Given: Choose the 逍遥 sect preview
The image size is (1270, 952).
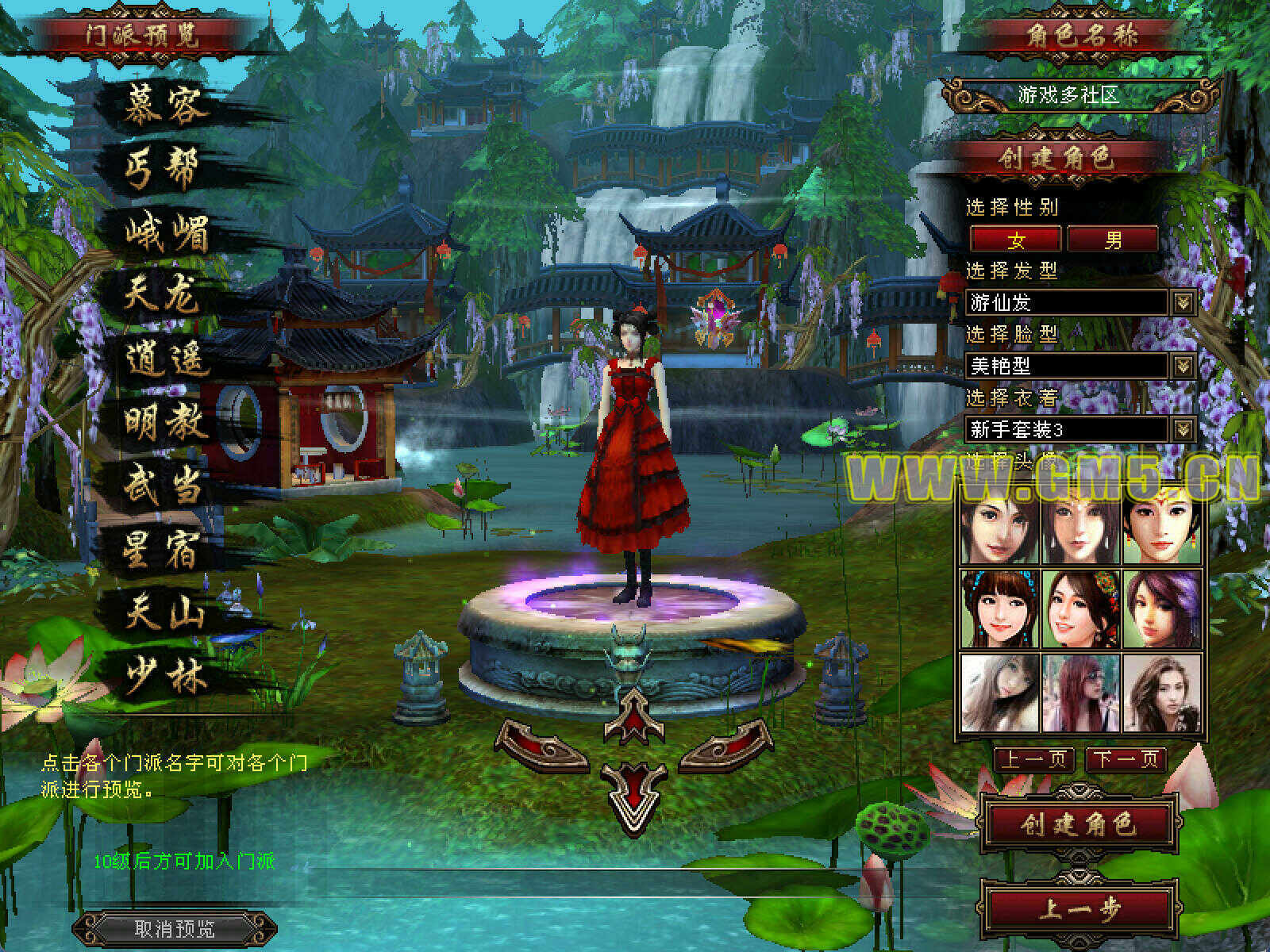Looking at the screenshot, I should click(167, 359).
